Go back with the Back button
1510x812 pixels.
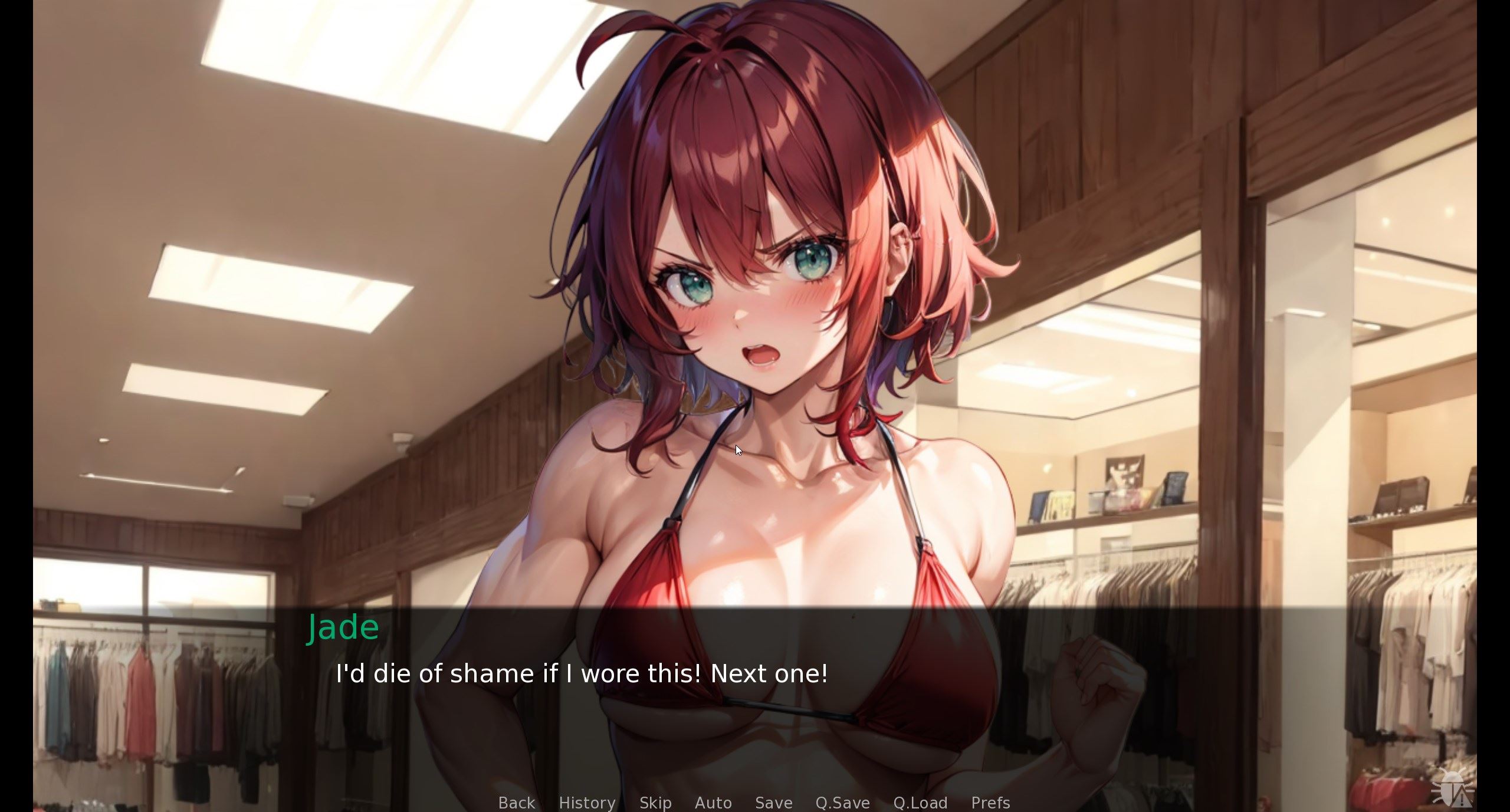click(516, 803)
